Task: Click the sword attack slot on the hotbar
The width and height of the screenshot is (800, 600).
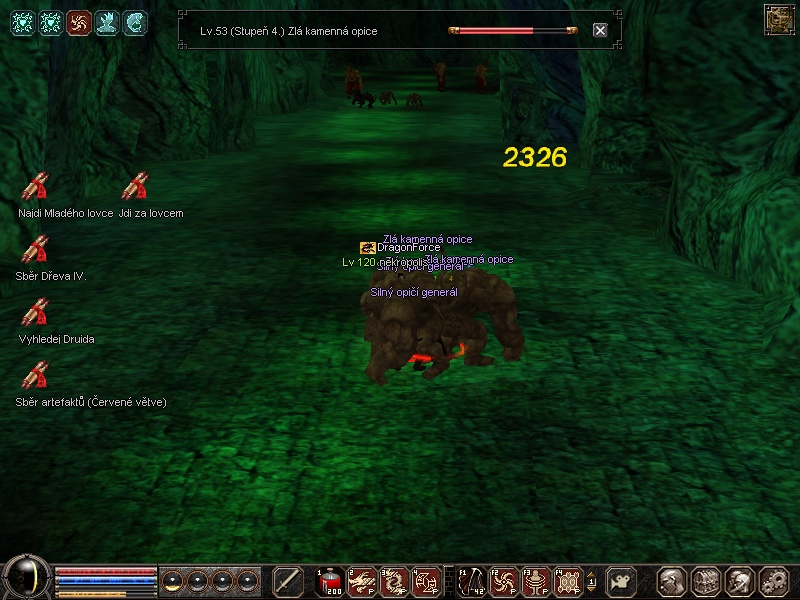Action: (288, 581)
